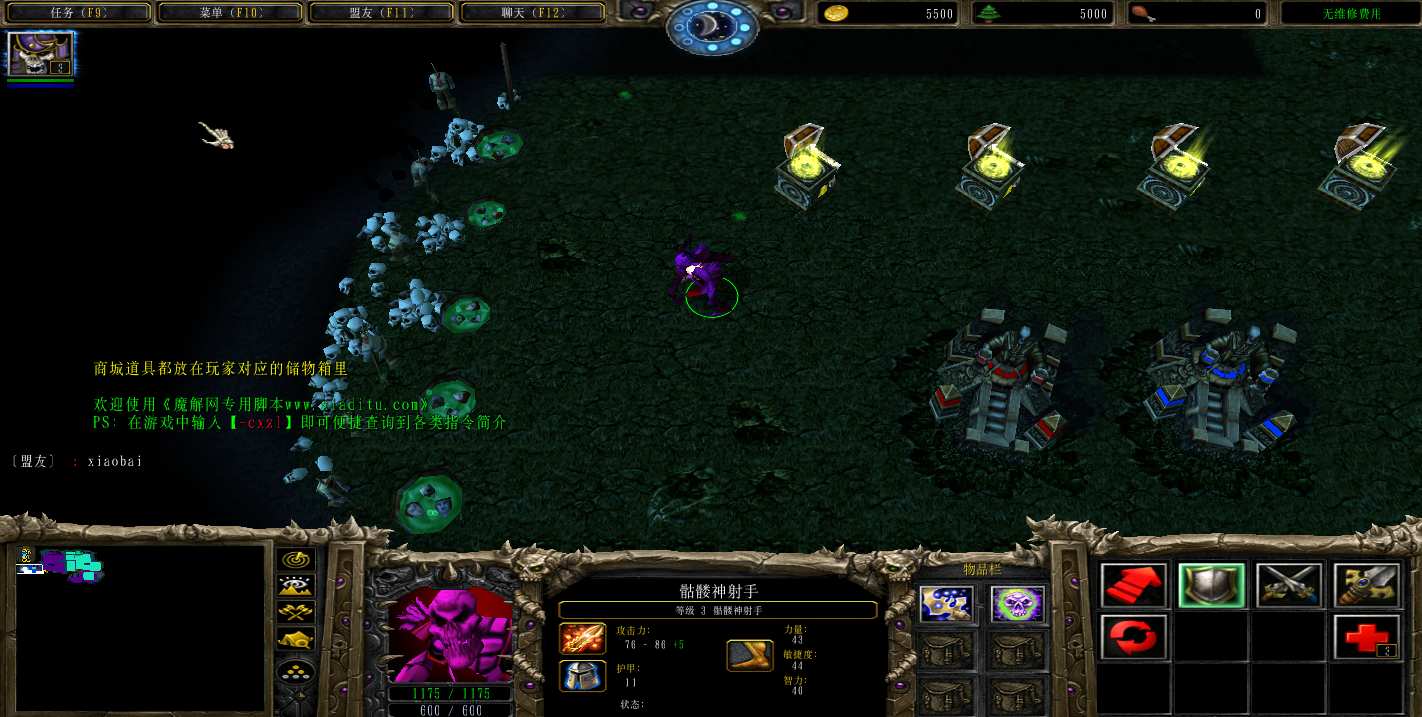Activate the minimap signal ping button
The height and width of the screenshot is (717, 1422).
[x=296, y=560]
